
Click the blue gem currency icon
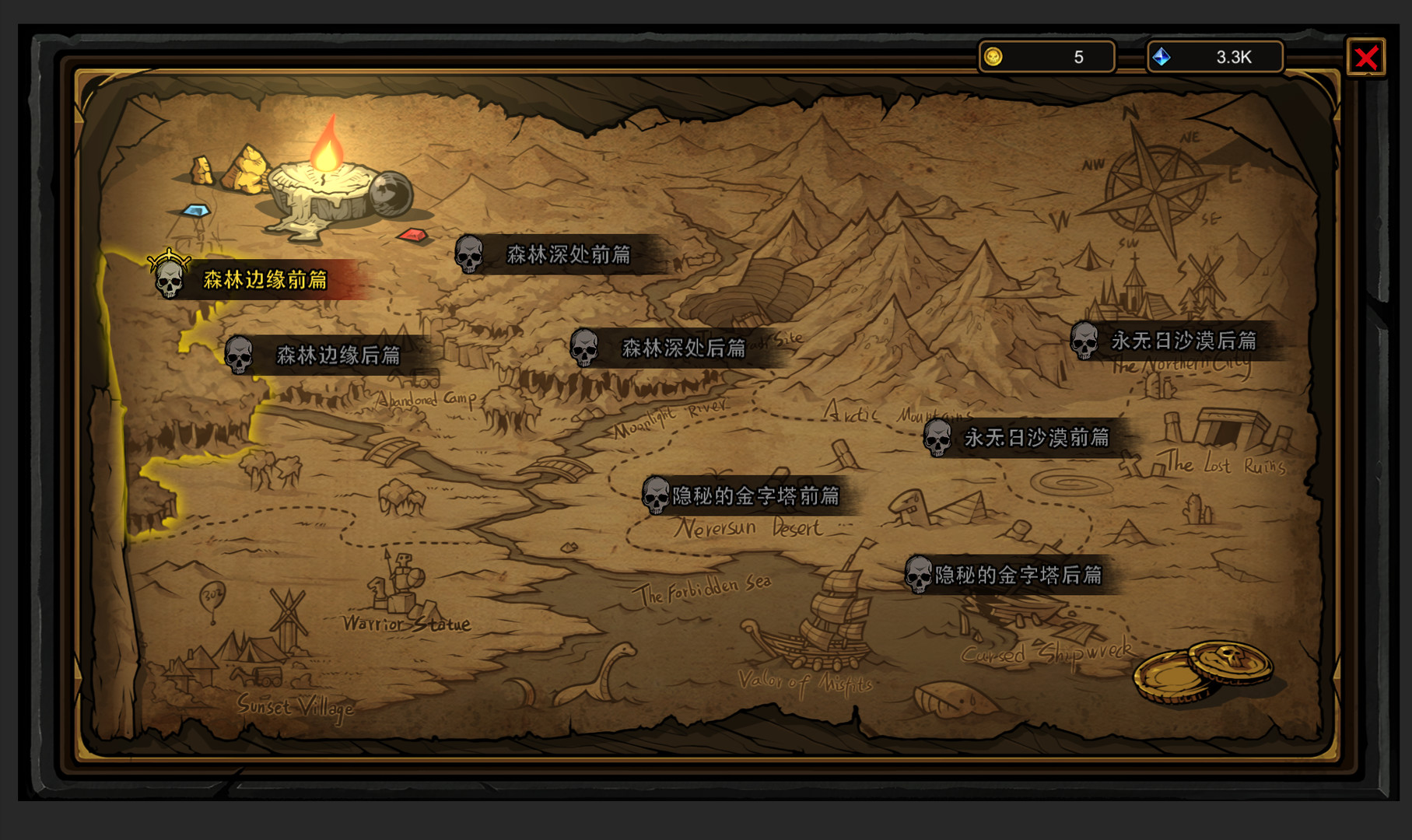pyautogui.click(x=1161, y=56)
